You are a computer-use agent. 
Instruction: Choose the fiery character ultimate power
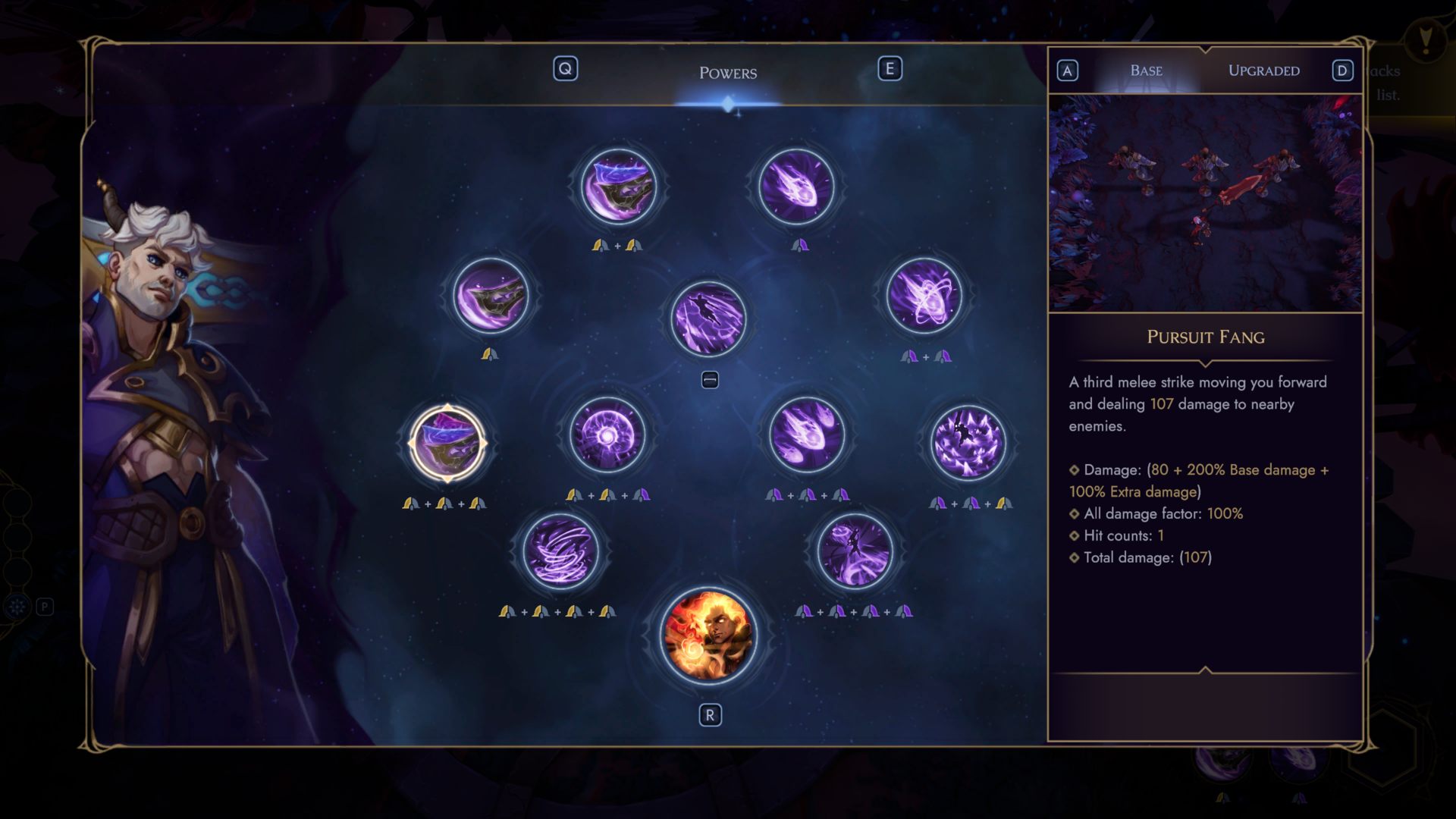tap(709, 635)
